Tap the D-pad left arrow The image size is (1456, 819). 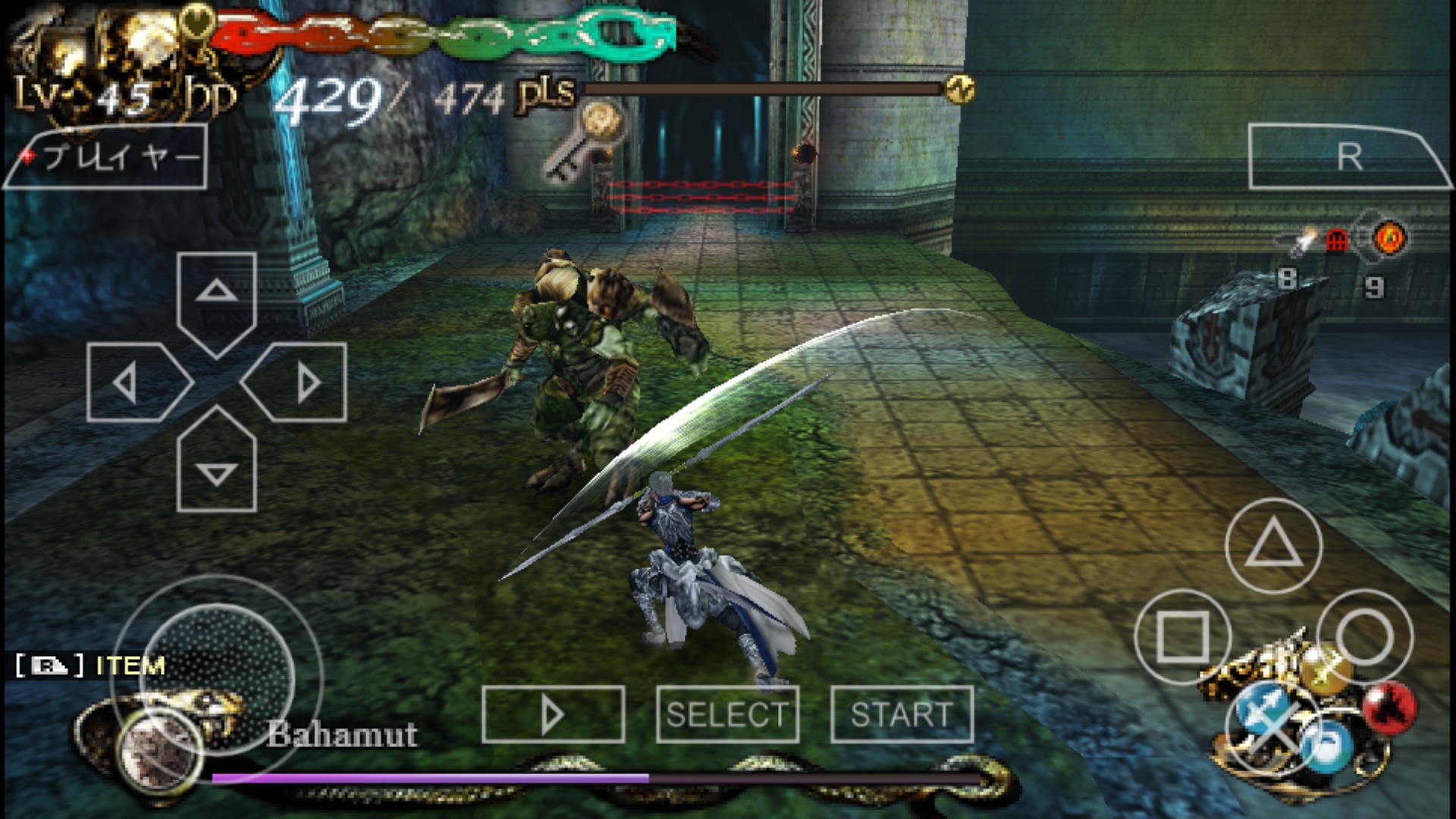pyautogui.click(x=134, y=382)
